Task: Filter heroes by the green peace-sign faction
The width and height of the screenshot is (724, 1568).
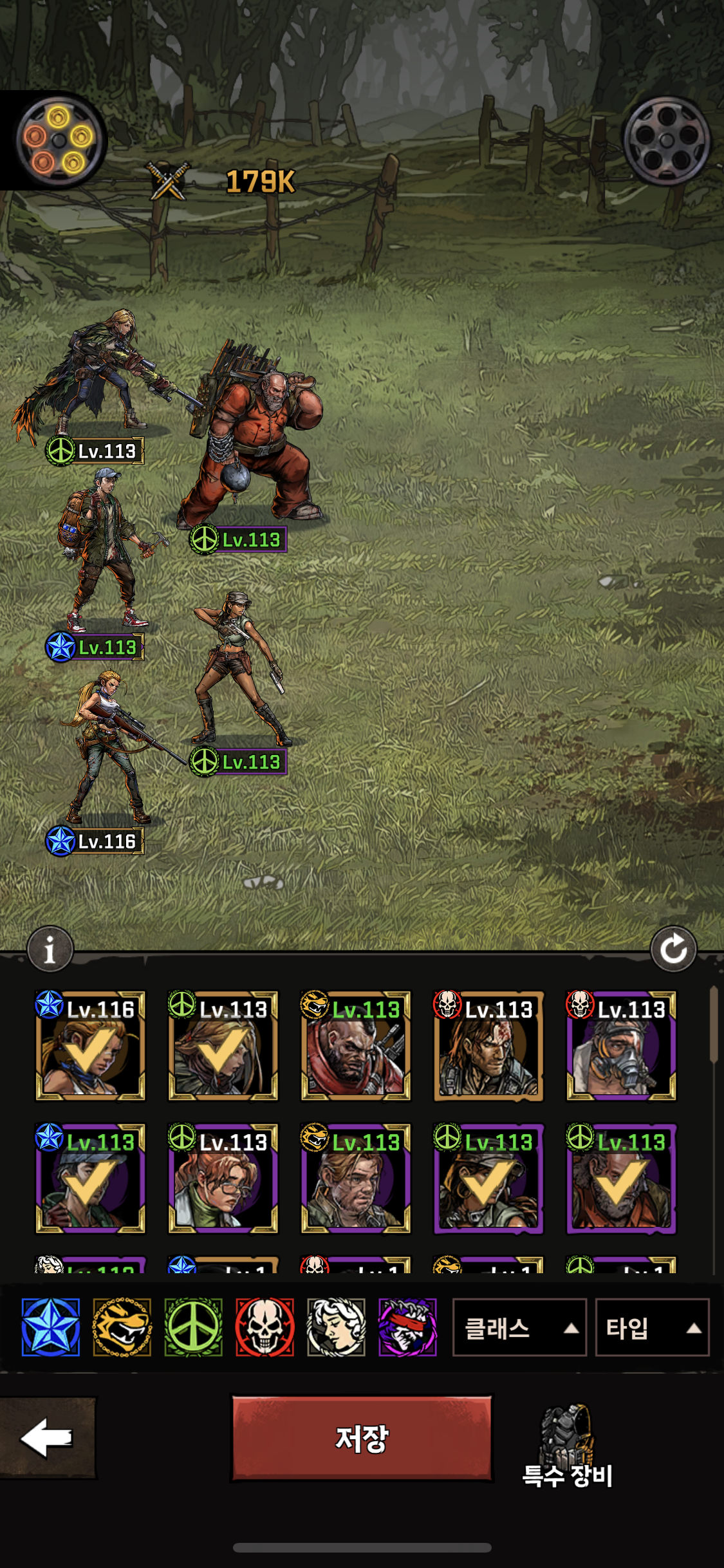Action: tap(194, 1327)
